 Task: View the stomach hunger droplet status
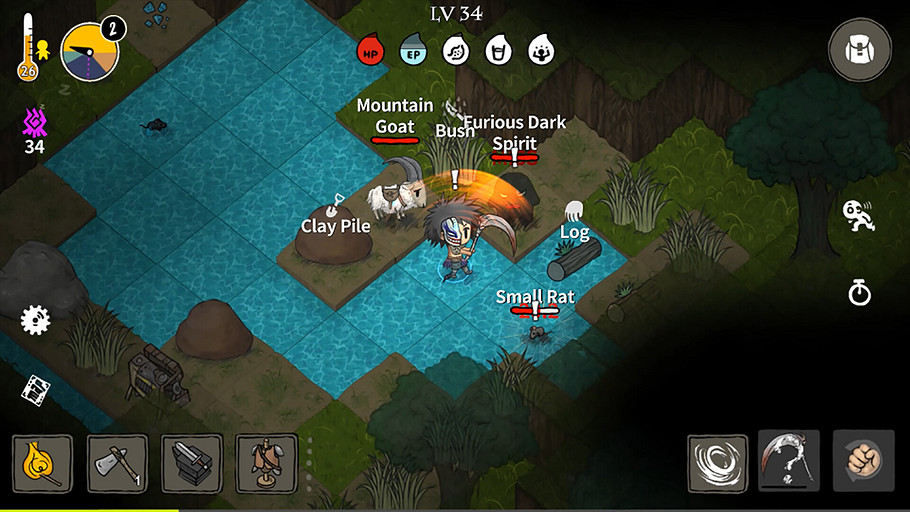tap(456, 50)
